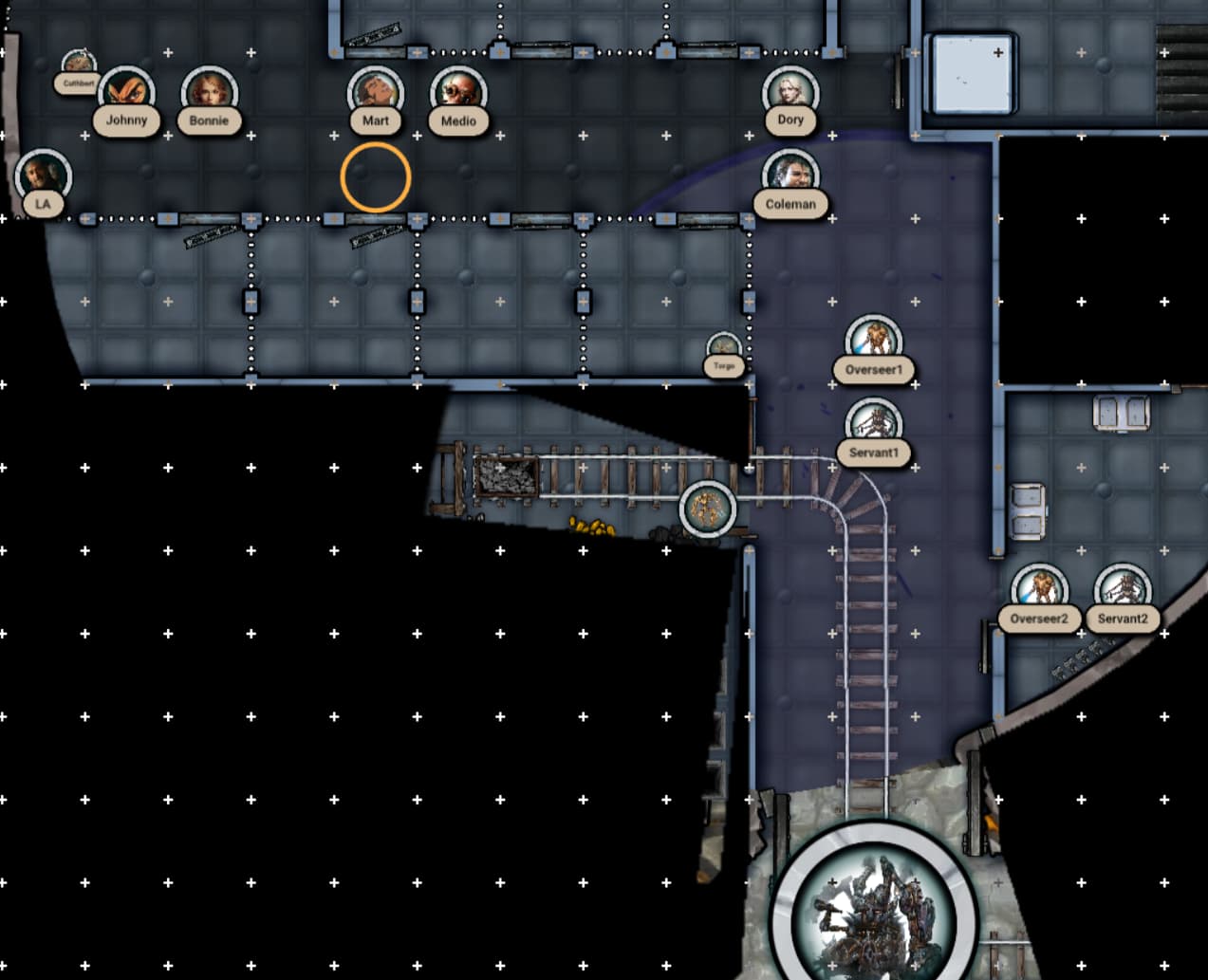This screenshot has height=980, width=1208.
Task: Select Dory's token
Action: (x=790, y=92)
